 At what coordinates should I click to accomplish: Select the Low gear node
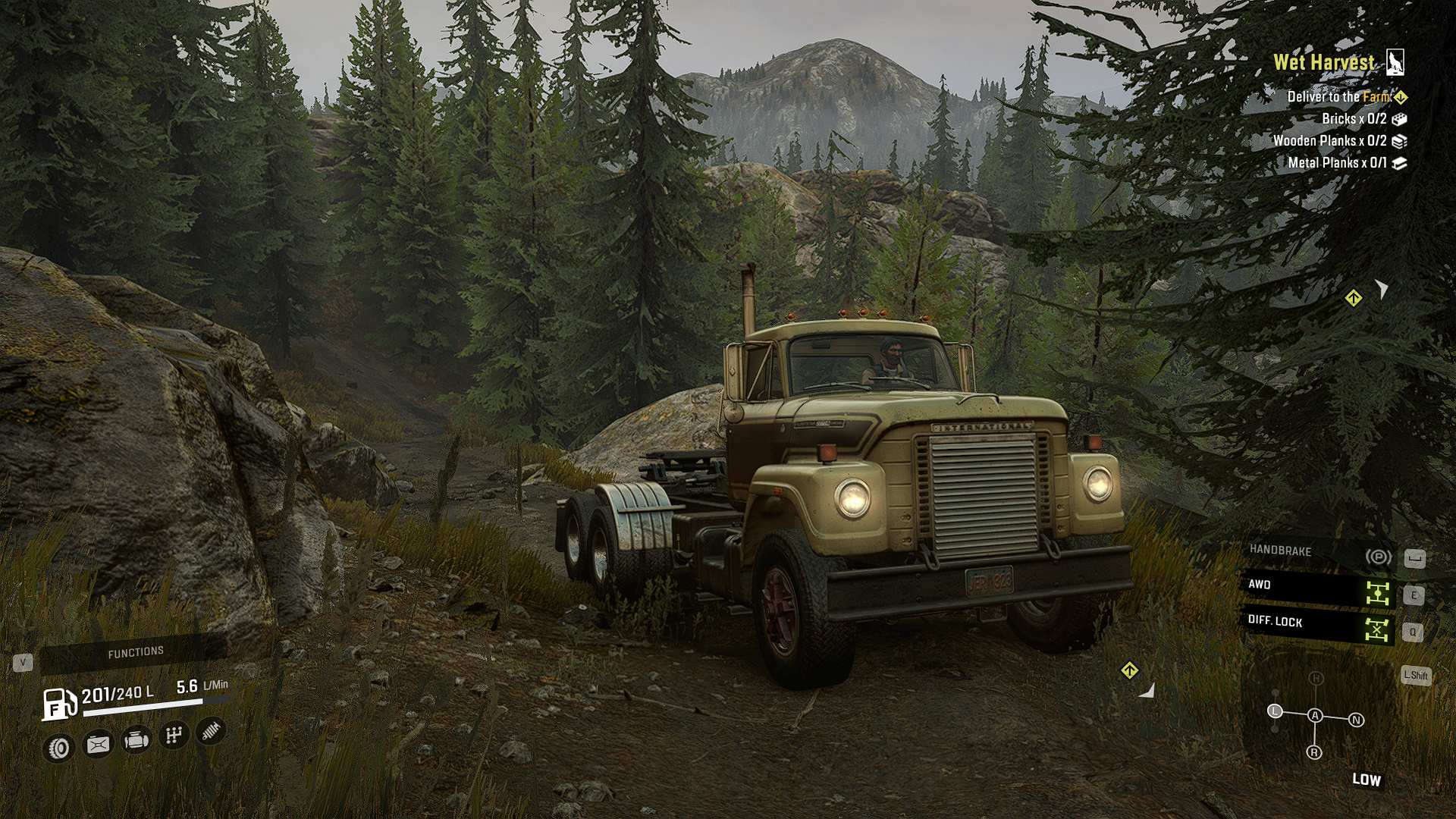[x=1275, y=711]
